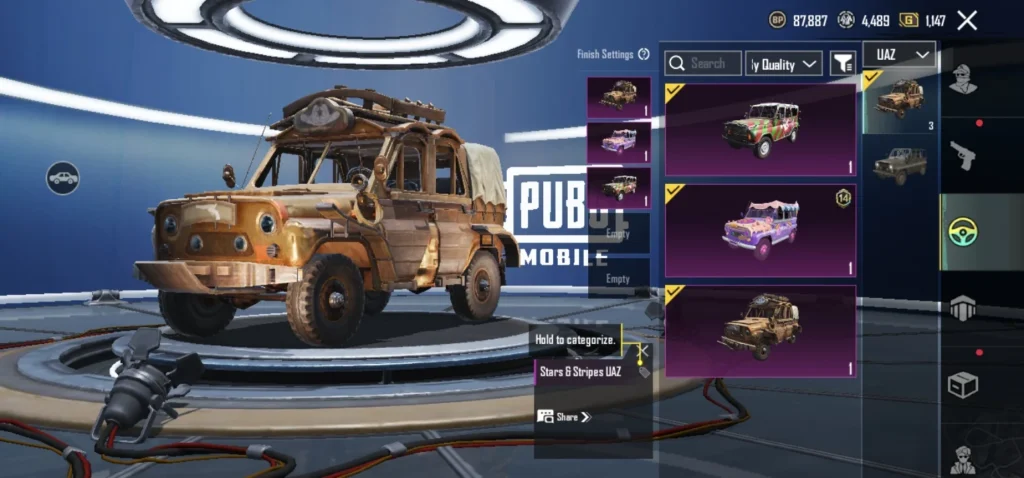Click the BP currency icon

pyautogui.click(x=777, y=20)
